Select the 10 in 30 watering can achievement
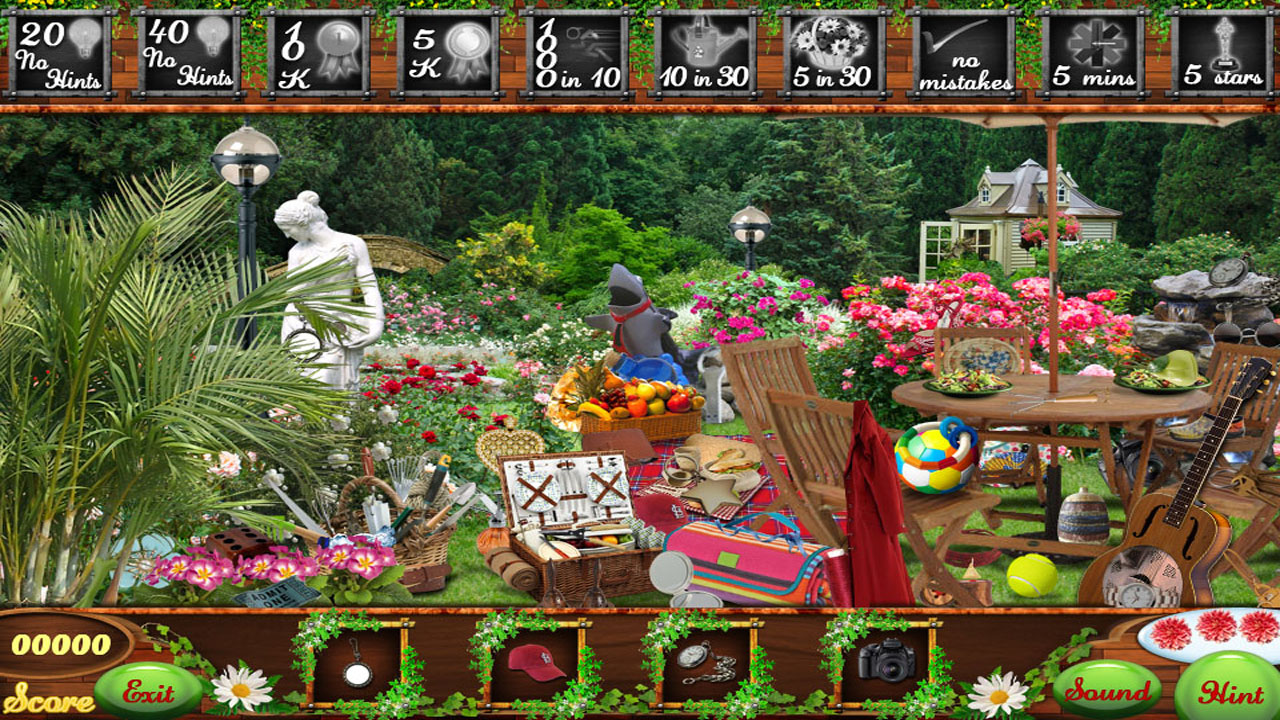This screenshot has width=1280, height=720. 706,50
